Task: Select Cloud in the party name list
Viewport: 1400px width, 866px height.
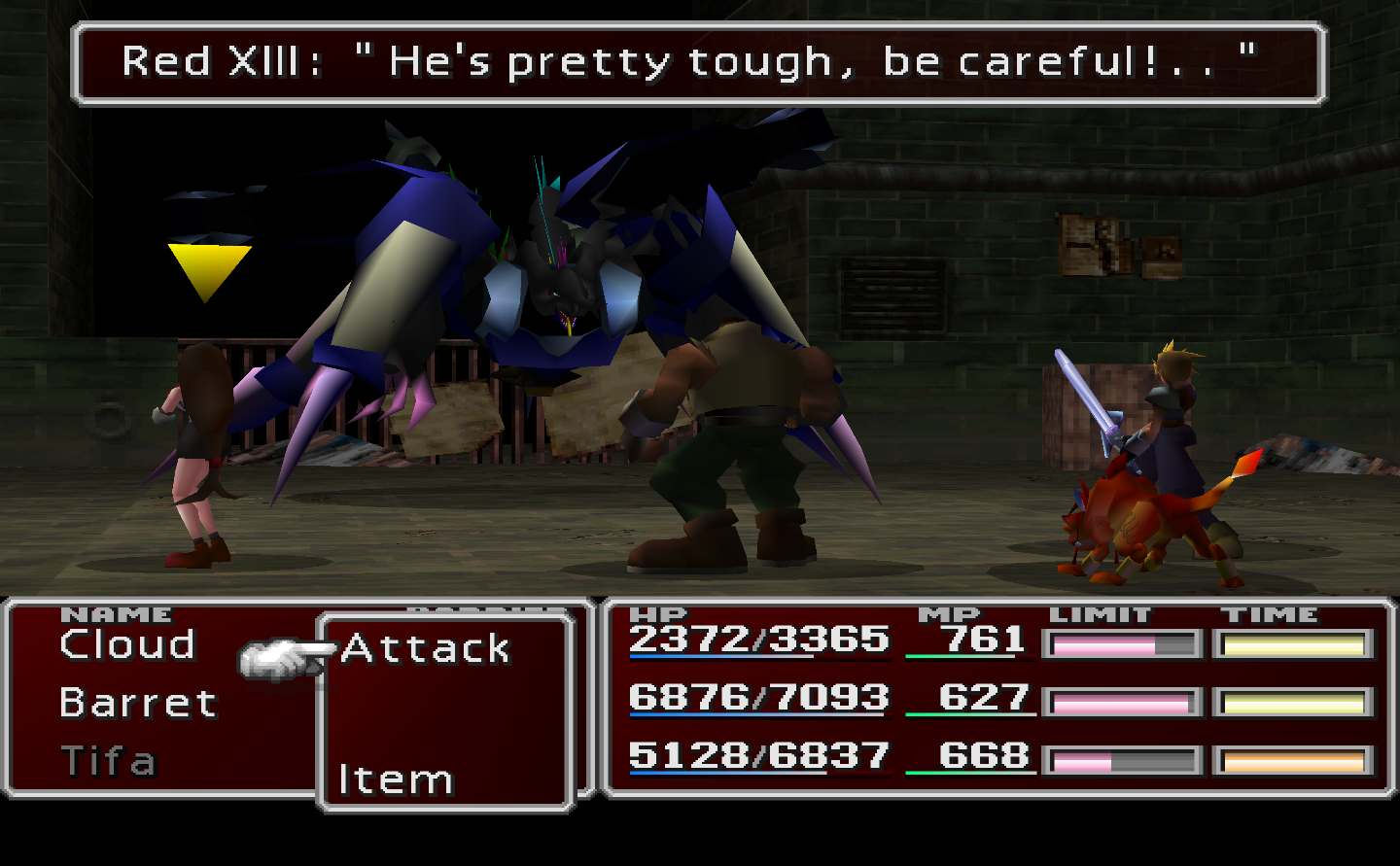Action: 126,644
